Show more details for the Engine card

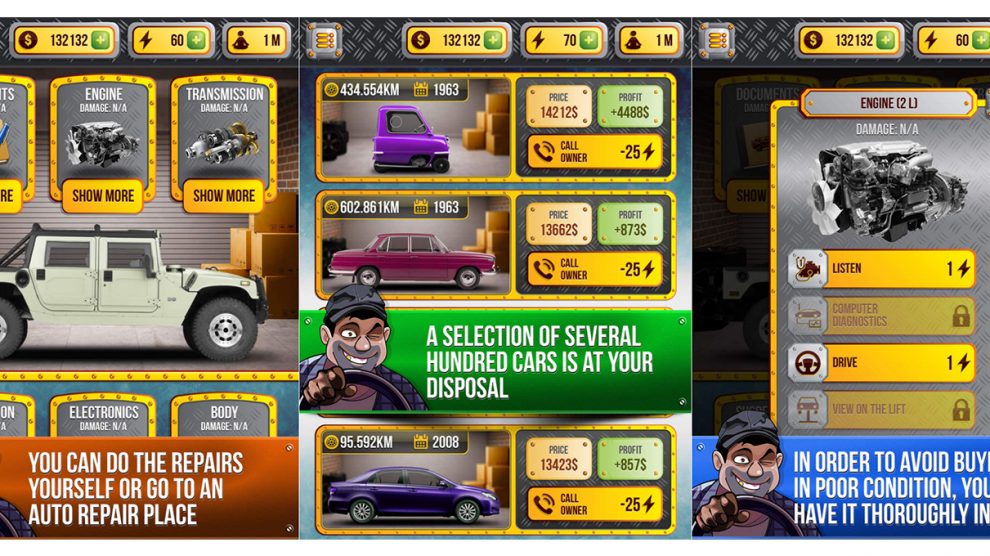click(103, 195)
